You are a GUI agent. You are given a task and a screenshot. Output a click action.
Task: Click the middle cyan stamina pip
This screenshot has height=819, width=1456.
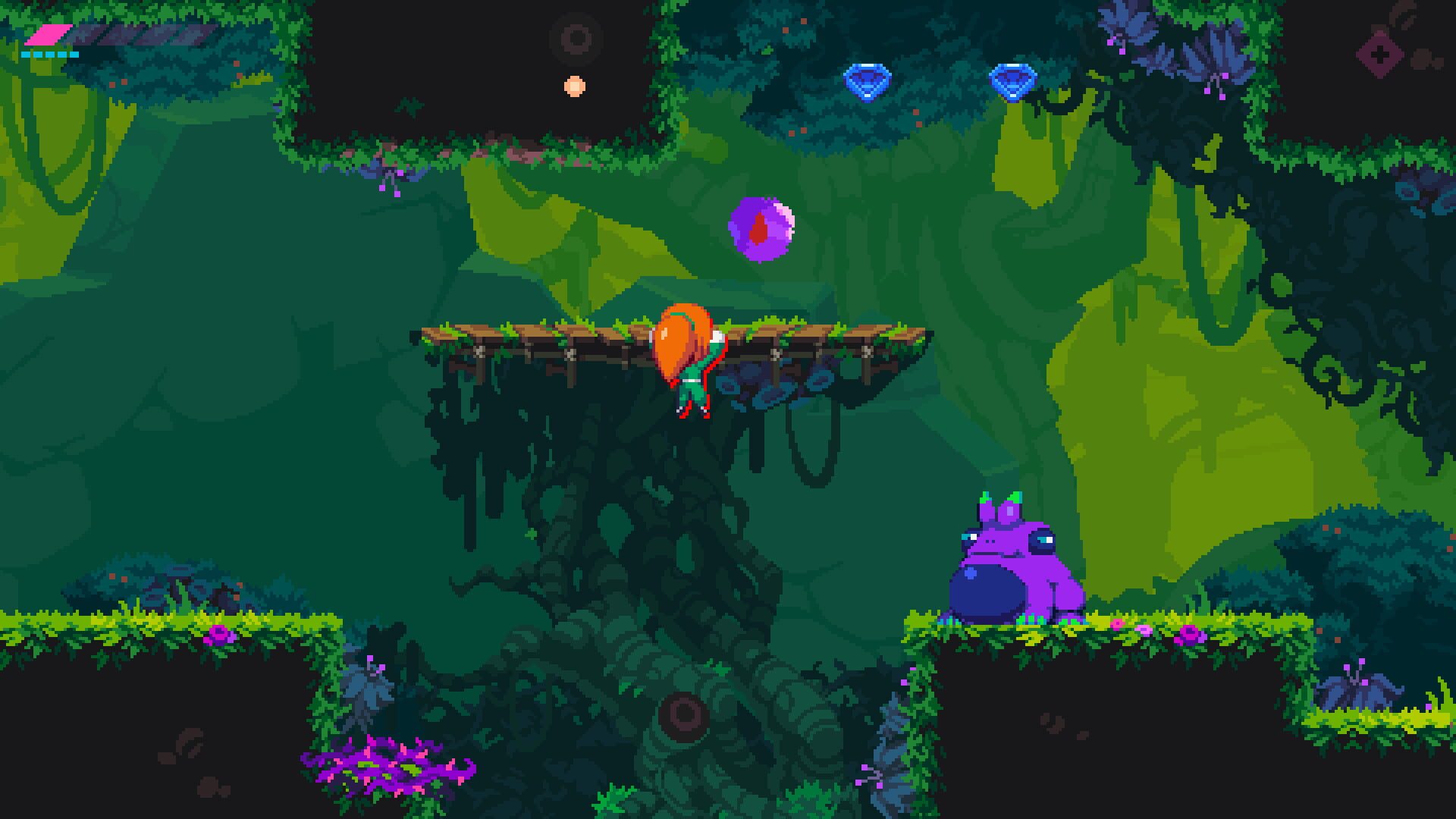51,55
